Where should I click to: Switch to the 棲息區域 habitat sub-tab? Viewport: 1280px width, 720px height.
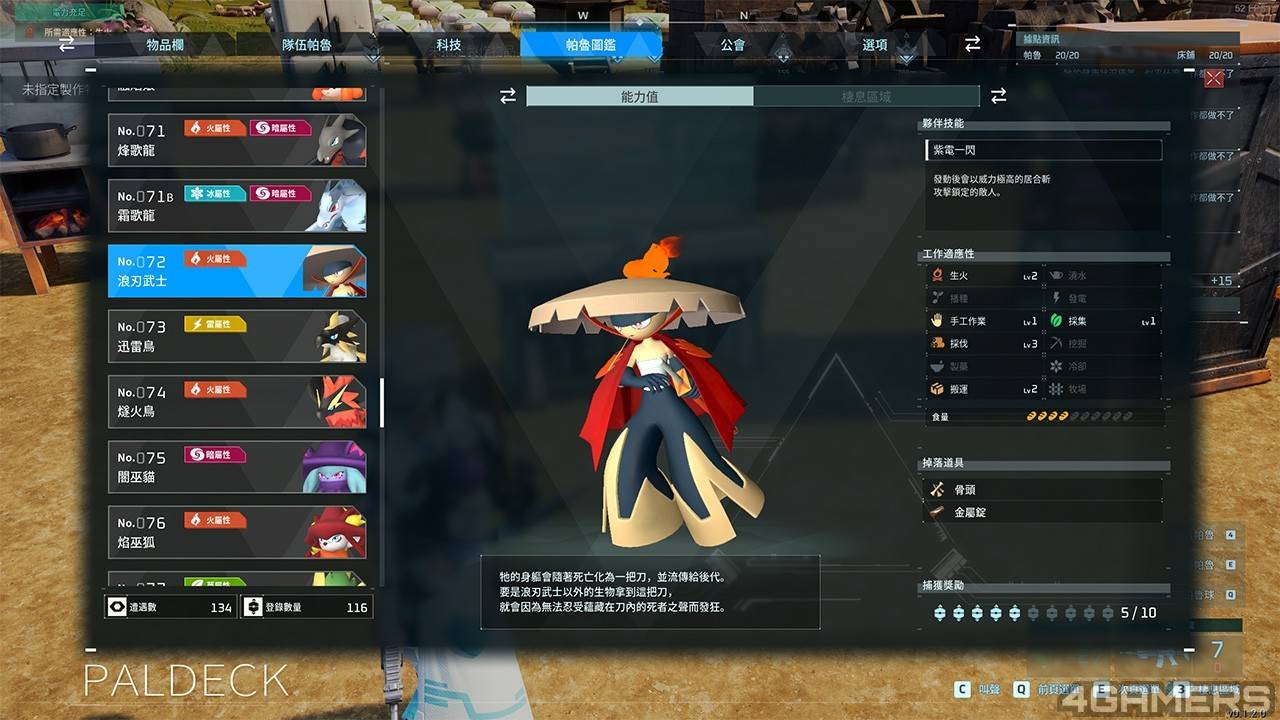[x=866, y=97]
